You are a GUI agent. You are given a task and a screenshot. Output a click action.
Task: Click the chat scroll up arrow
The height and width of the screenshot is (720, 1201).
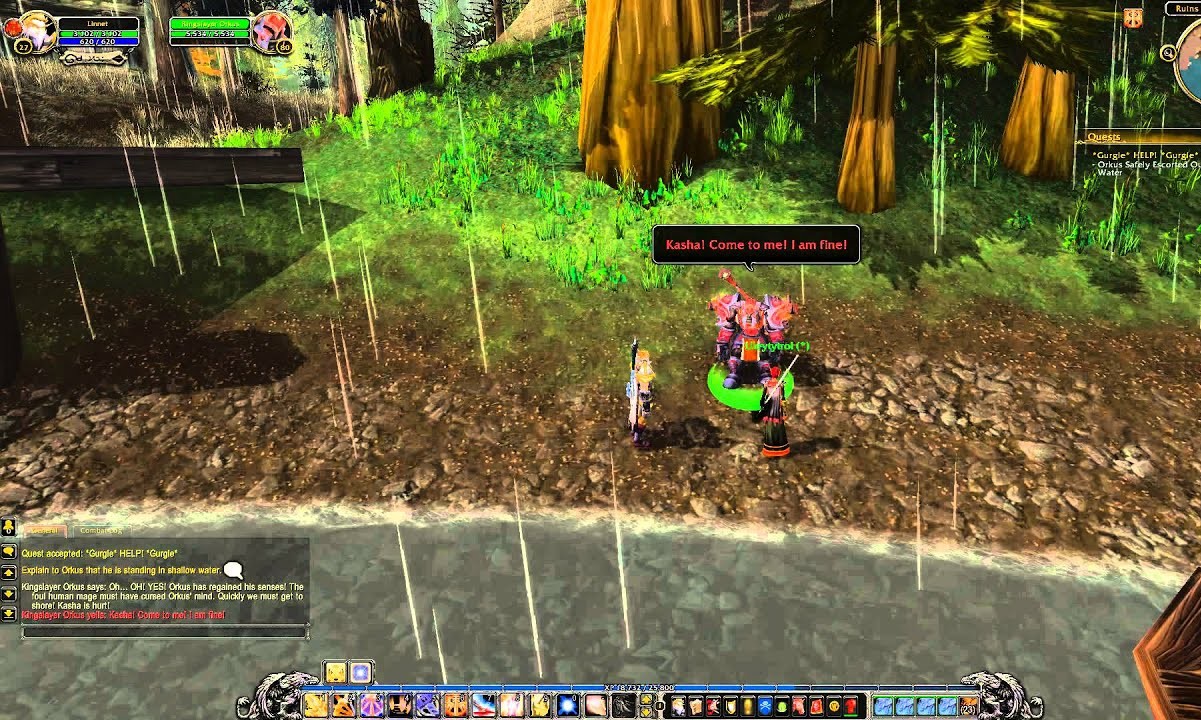(9, 575)
